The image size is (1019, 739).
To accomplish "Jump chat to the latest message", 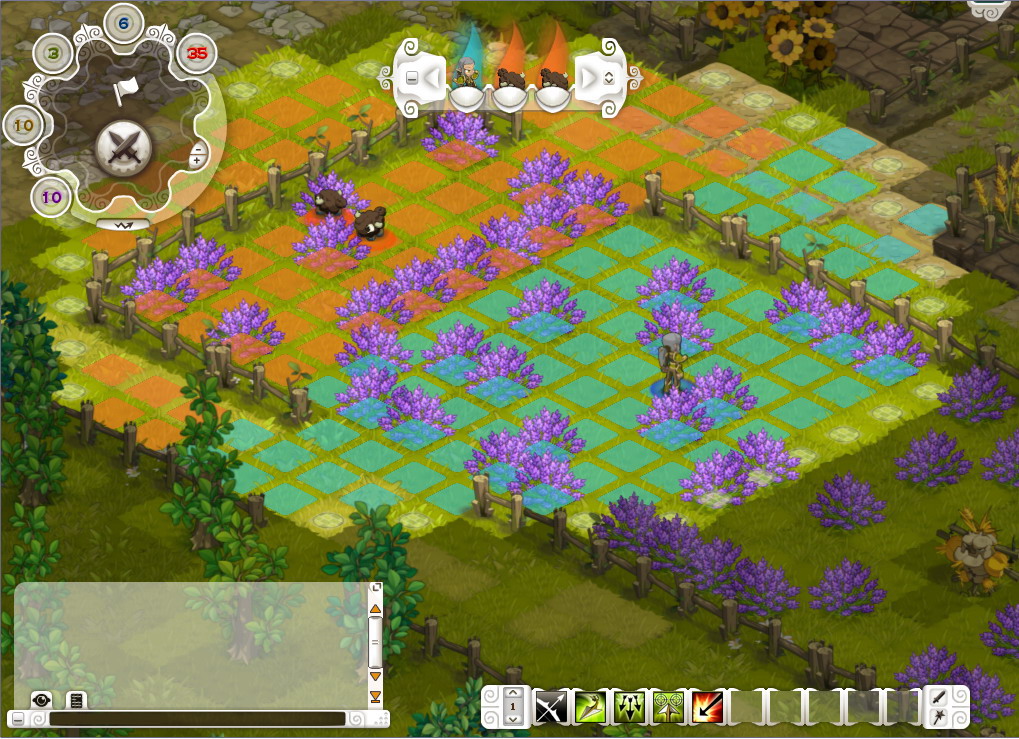I will (376, 696).
